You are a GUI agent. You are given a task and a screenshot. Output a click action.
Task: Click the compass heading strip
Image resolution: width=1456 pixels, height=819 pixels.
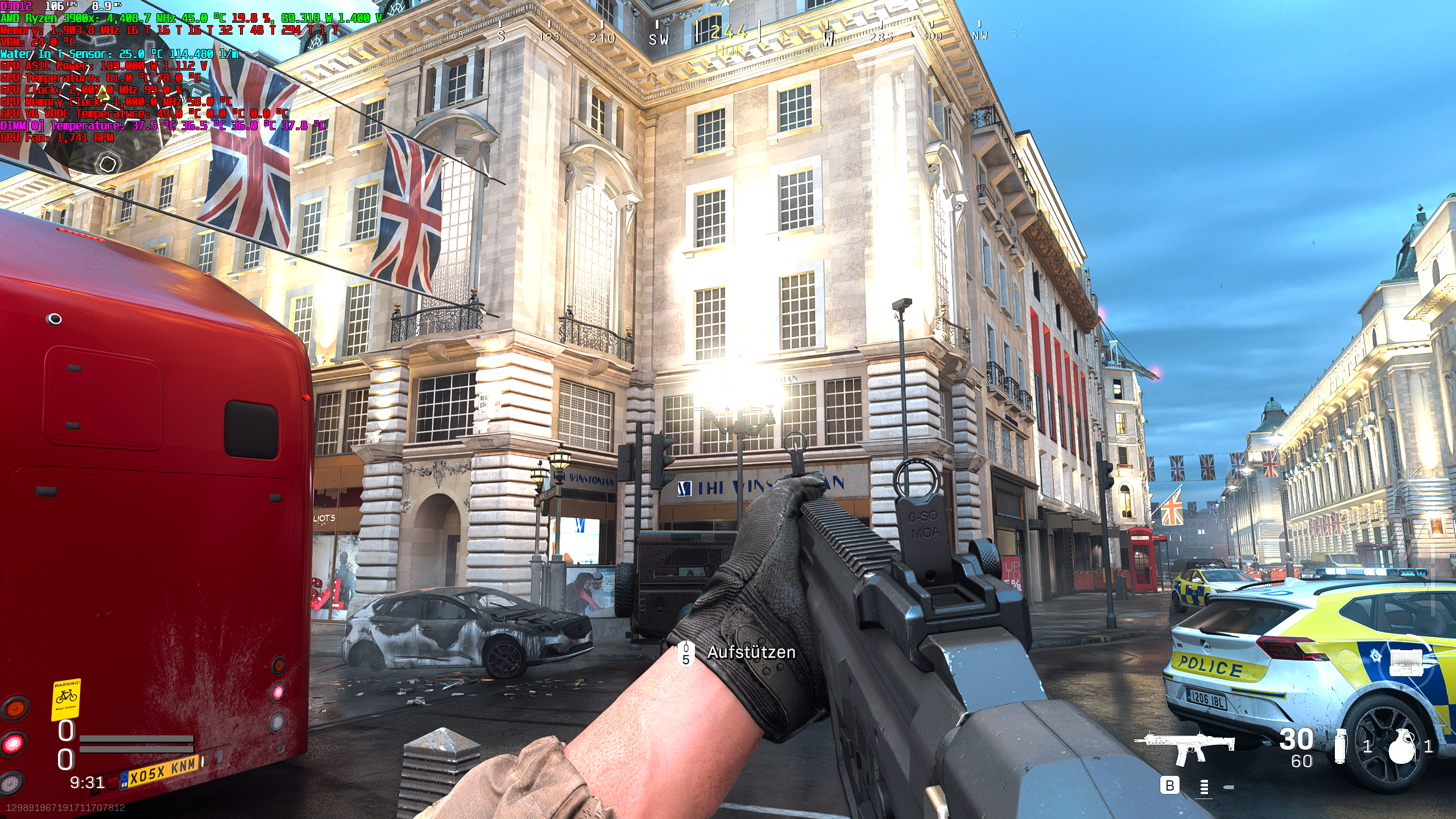point(729,35)
